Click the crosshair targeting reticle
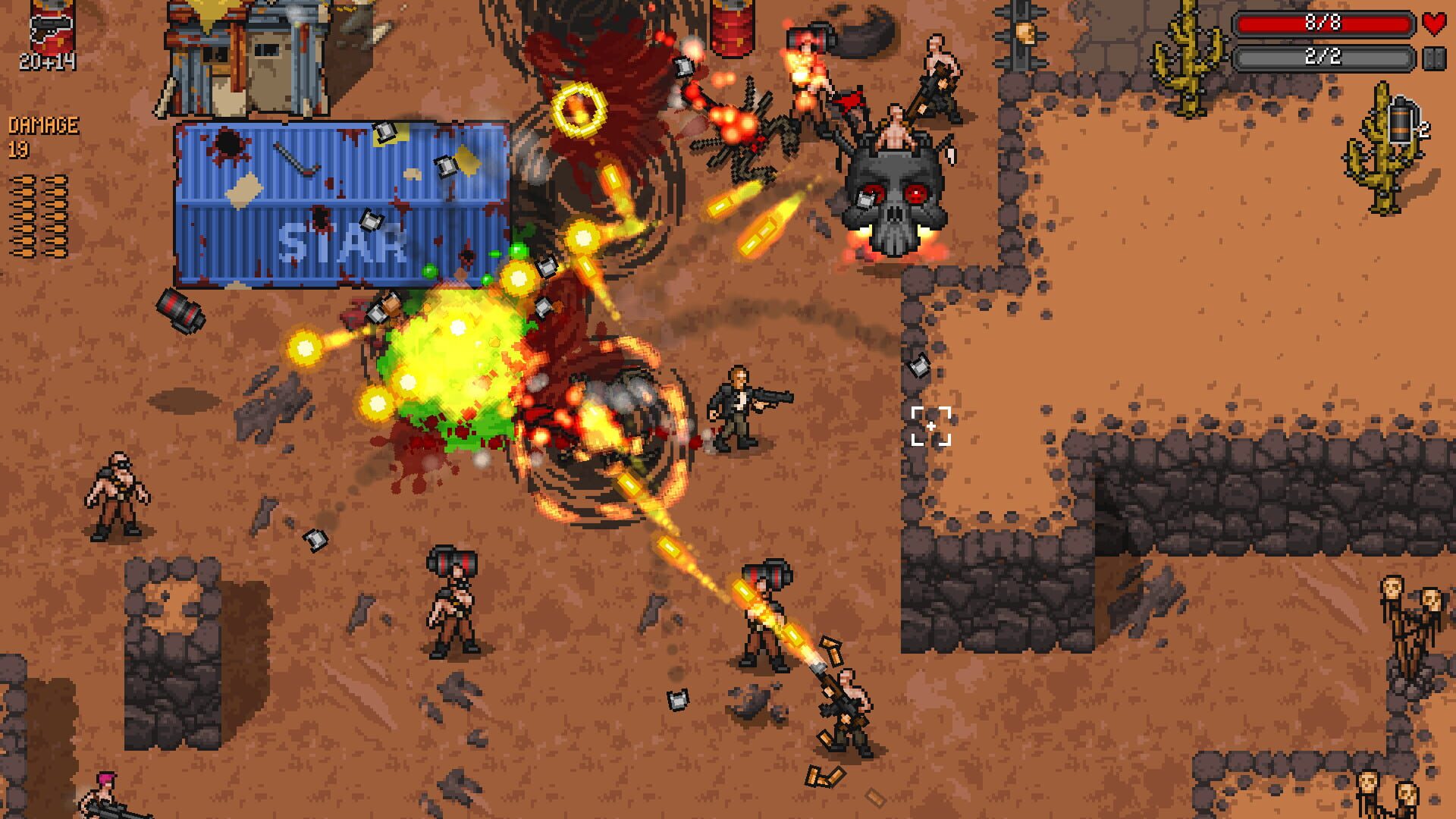Image resolution: width=1456 pixels, height=819 pixels. tap(930, 427)
